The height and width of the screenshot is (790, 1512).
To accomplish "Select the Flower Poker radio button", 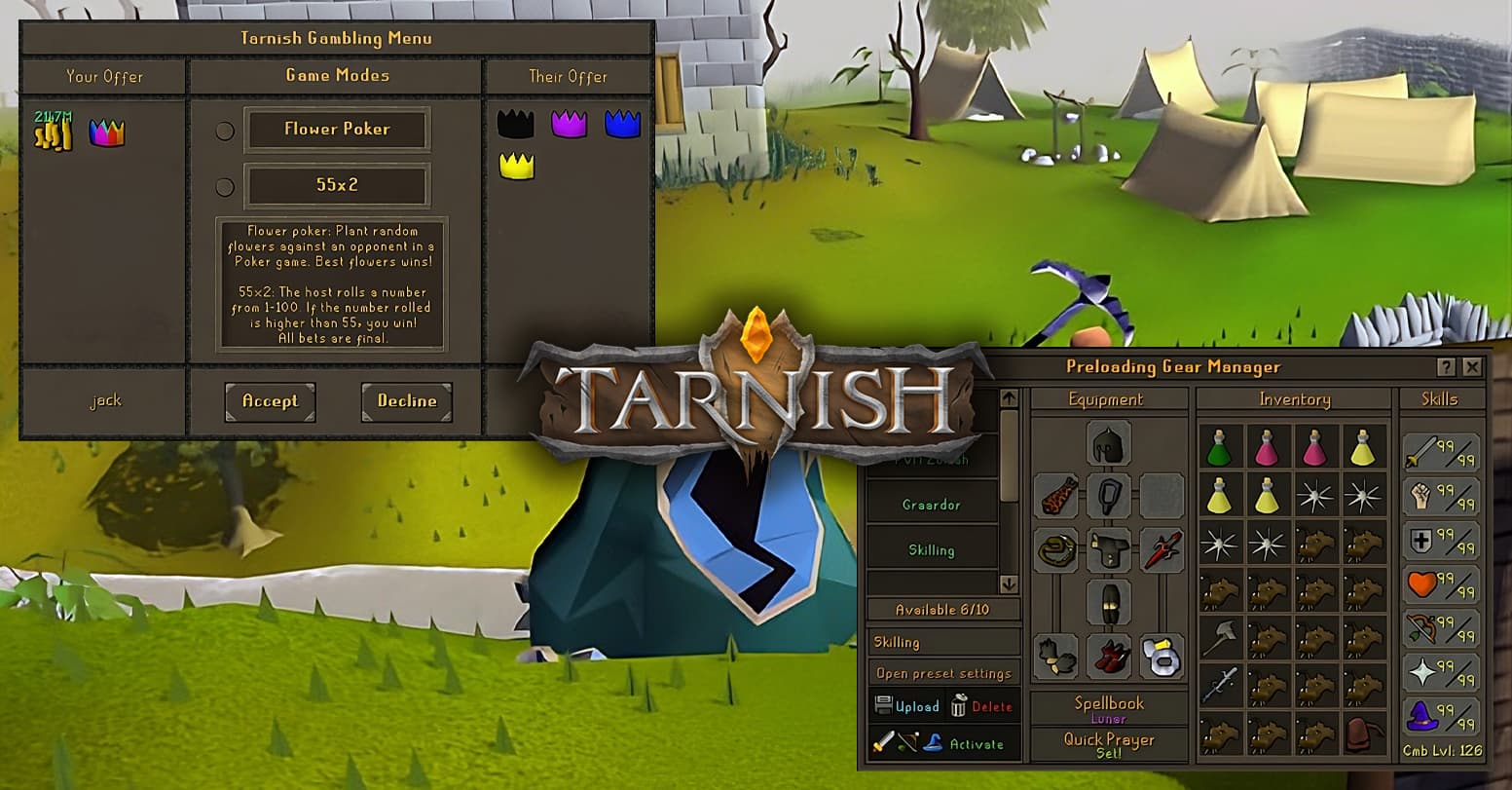I will [x=225, y=129].
